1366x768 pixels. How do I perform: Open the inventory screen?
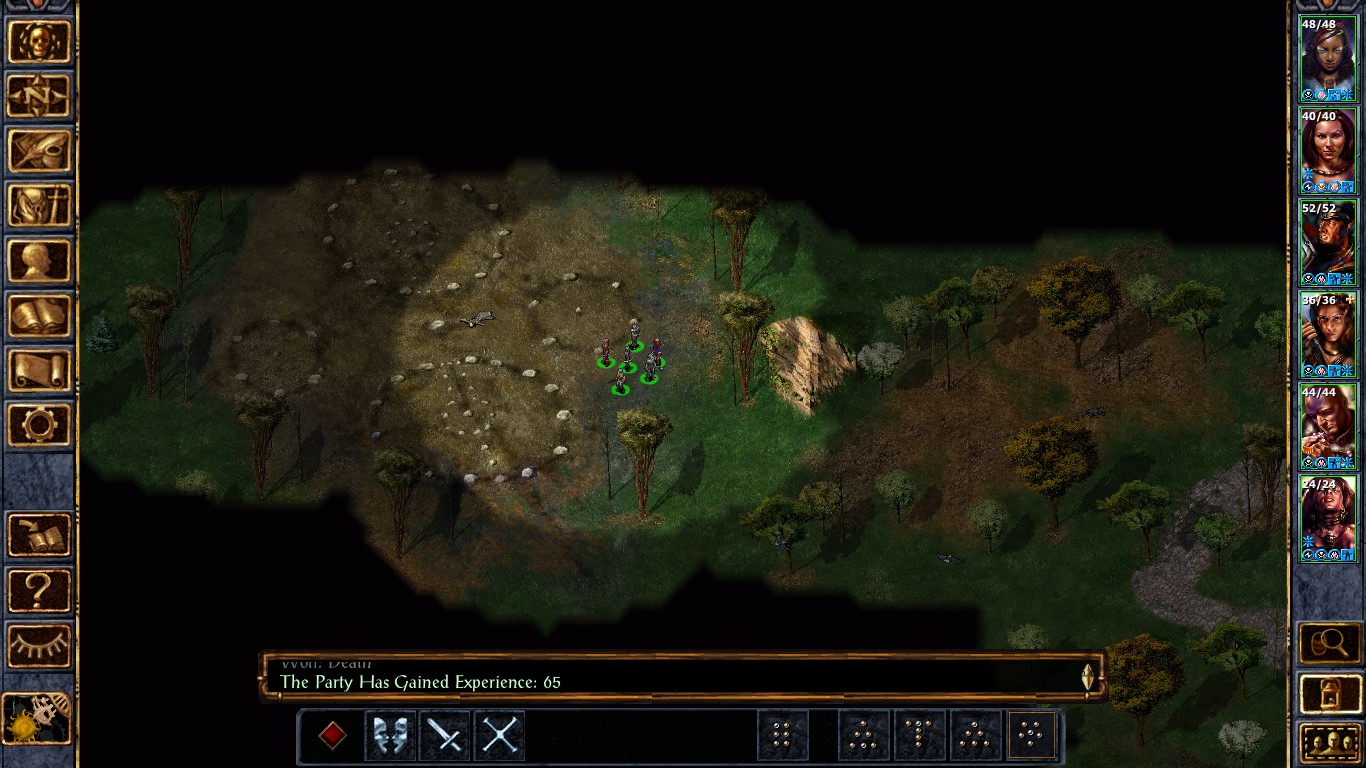[x=39, y=206]
